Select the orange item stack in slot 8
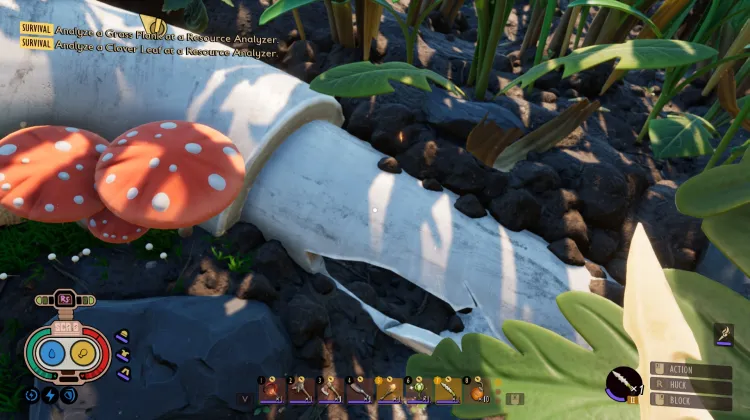The image size is (750, 420). point(476,389)
